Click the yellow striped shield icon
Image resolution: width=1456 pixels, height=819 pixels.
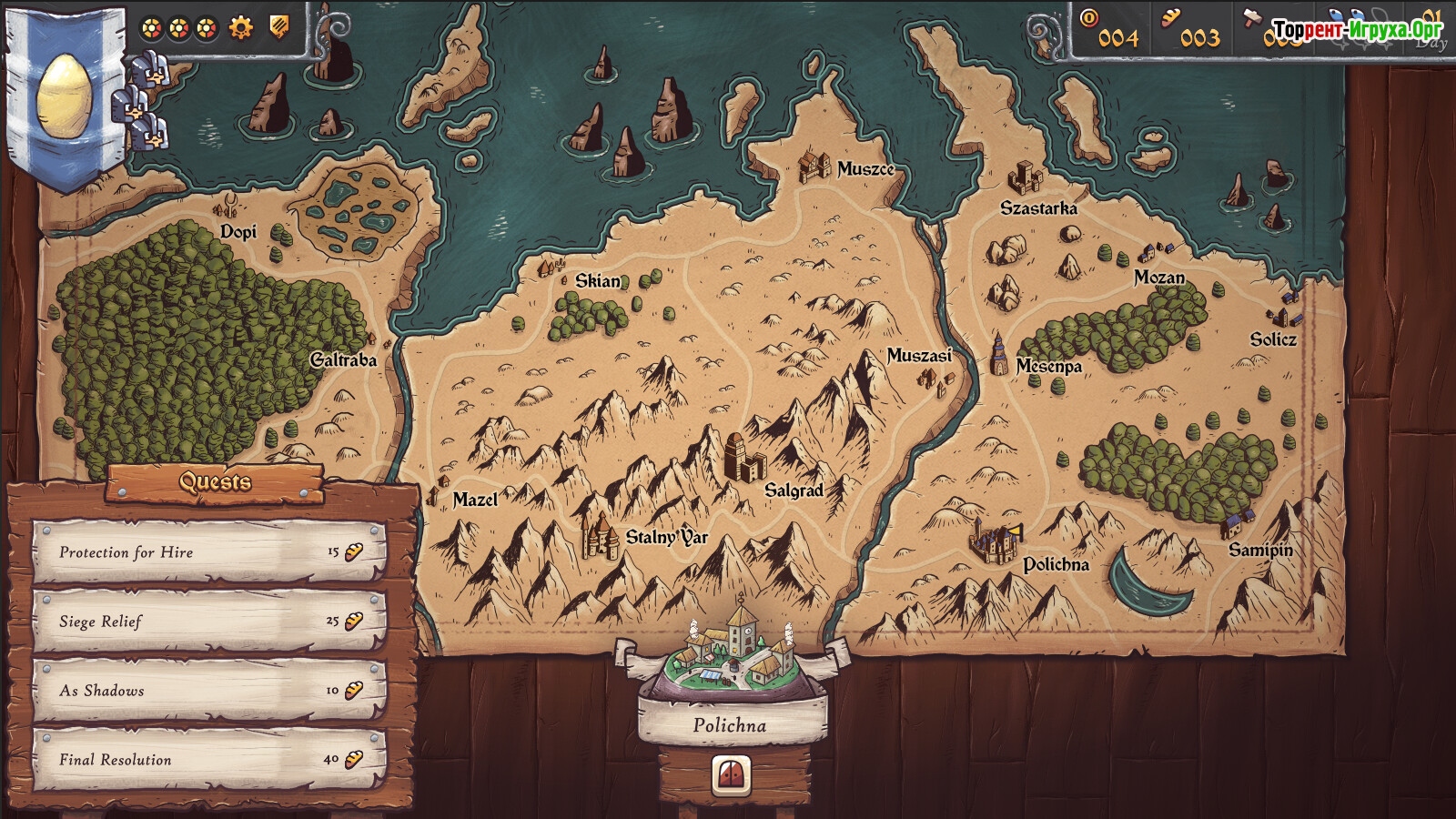click(280, 27)
